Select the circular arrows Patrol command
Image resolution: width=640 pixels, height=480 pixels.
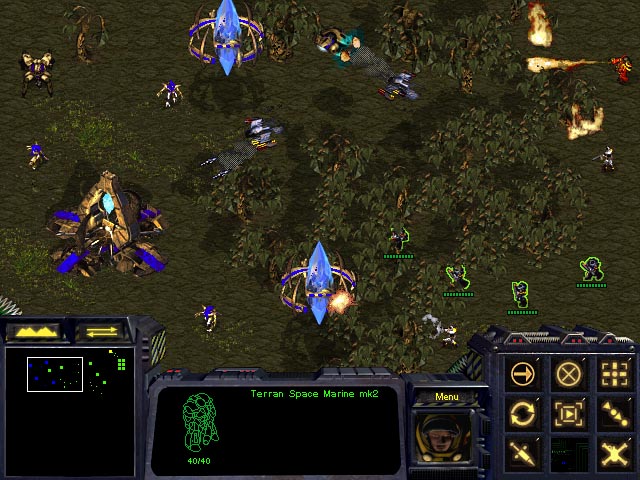point(523,412)
